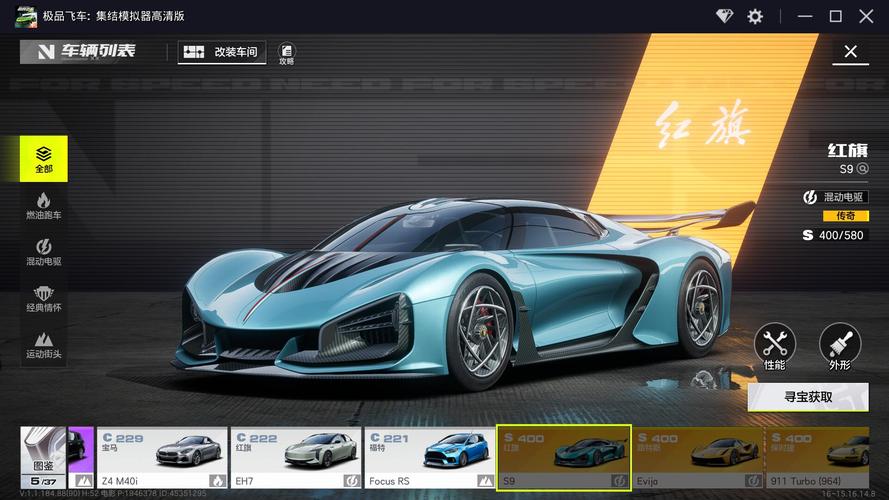Viewport: 889px width, 500px height.
Task: Open the 外形 appearance customization
Action: point(839,347)
